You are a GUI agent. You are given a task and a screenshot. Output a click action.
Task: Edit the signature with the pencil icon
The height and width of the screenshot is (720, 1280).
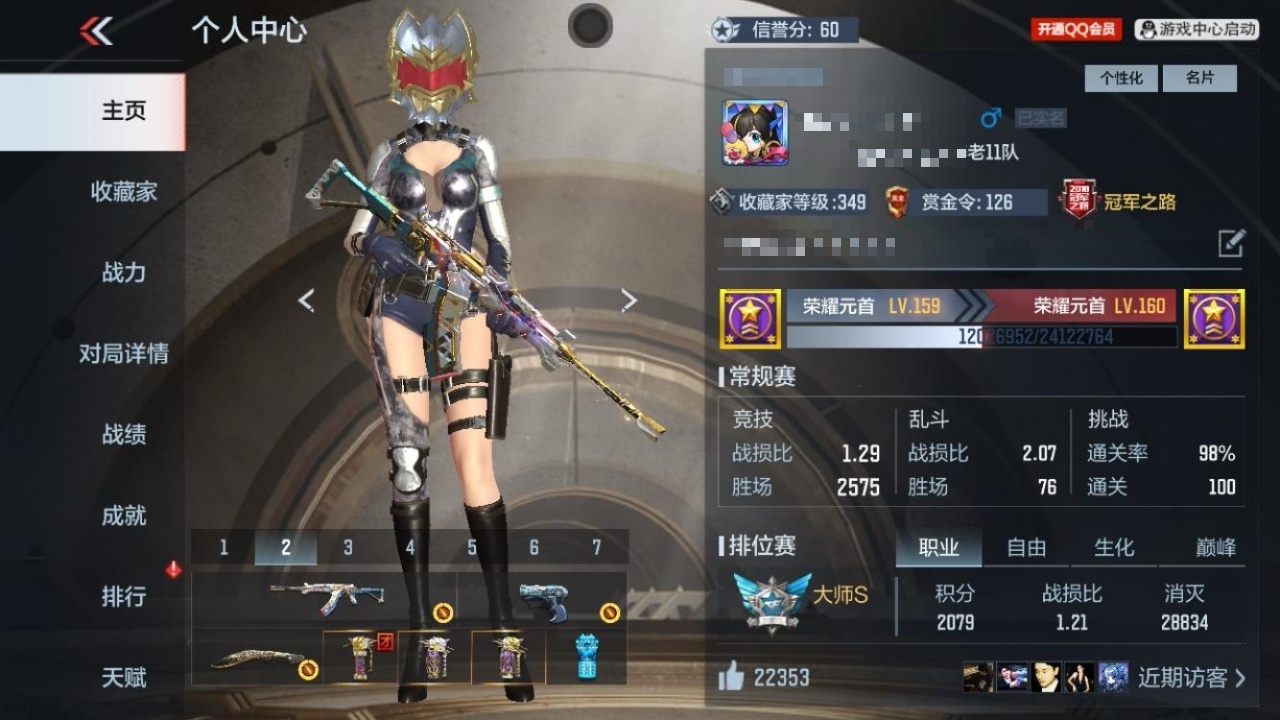(x=1231, y=243)
